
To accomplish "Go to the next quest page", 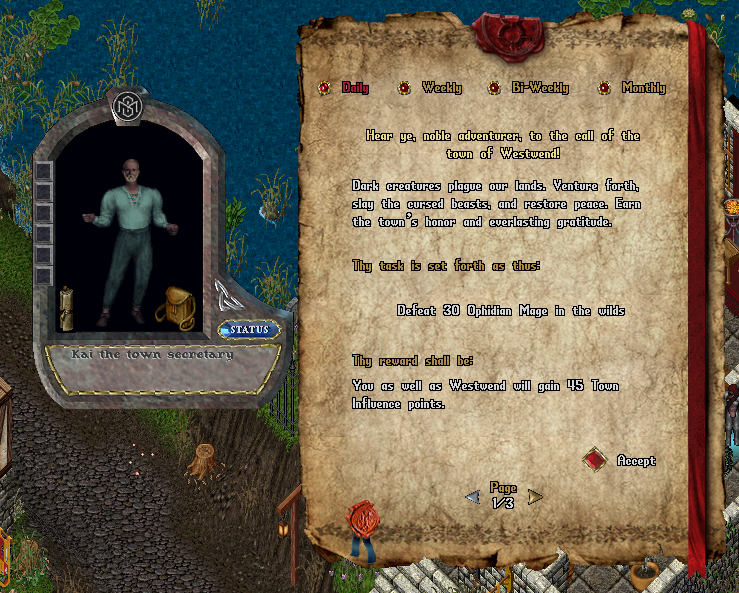I will [x=535, y=497].
